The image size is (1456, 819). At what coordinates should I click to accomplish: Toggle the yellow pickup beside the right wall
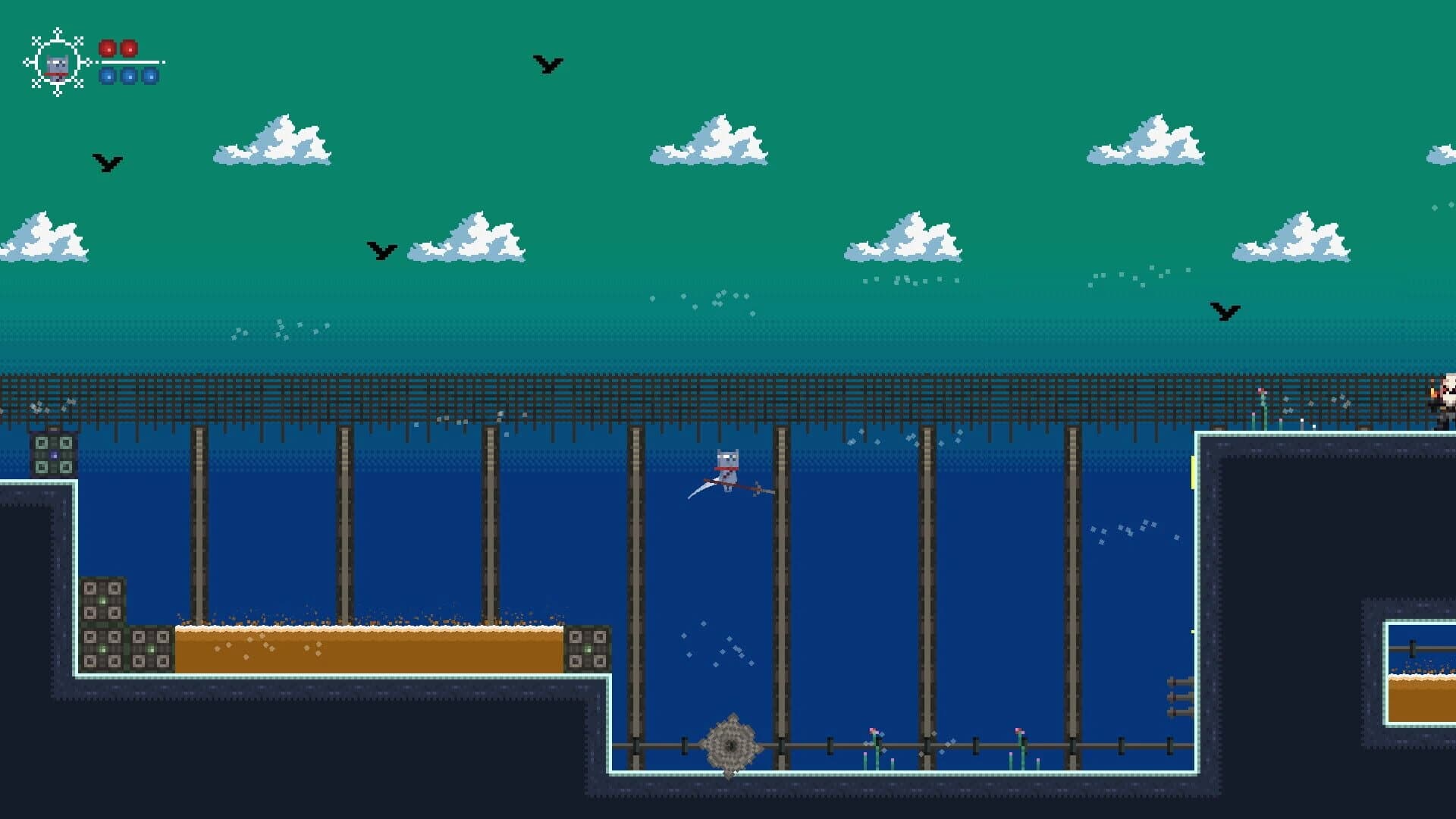click(1193, 472)
